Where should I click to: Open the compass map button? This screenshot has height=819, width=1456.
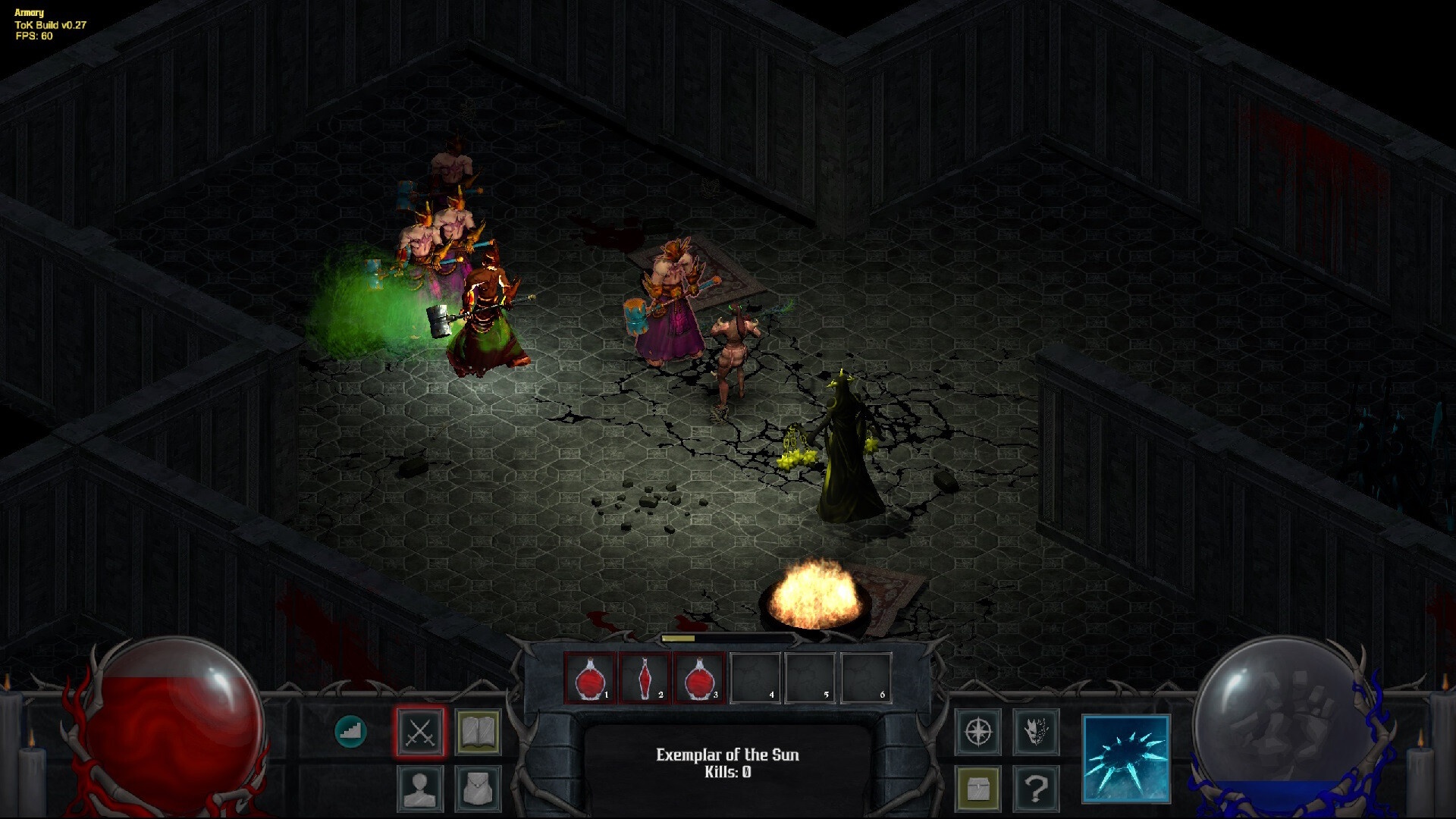[978, 733]
